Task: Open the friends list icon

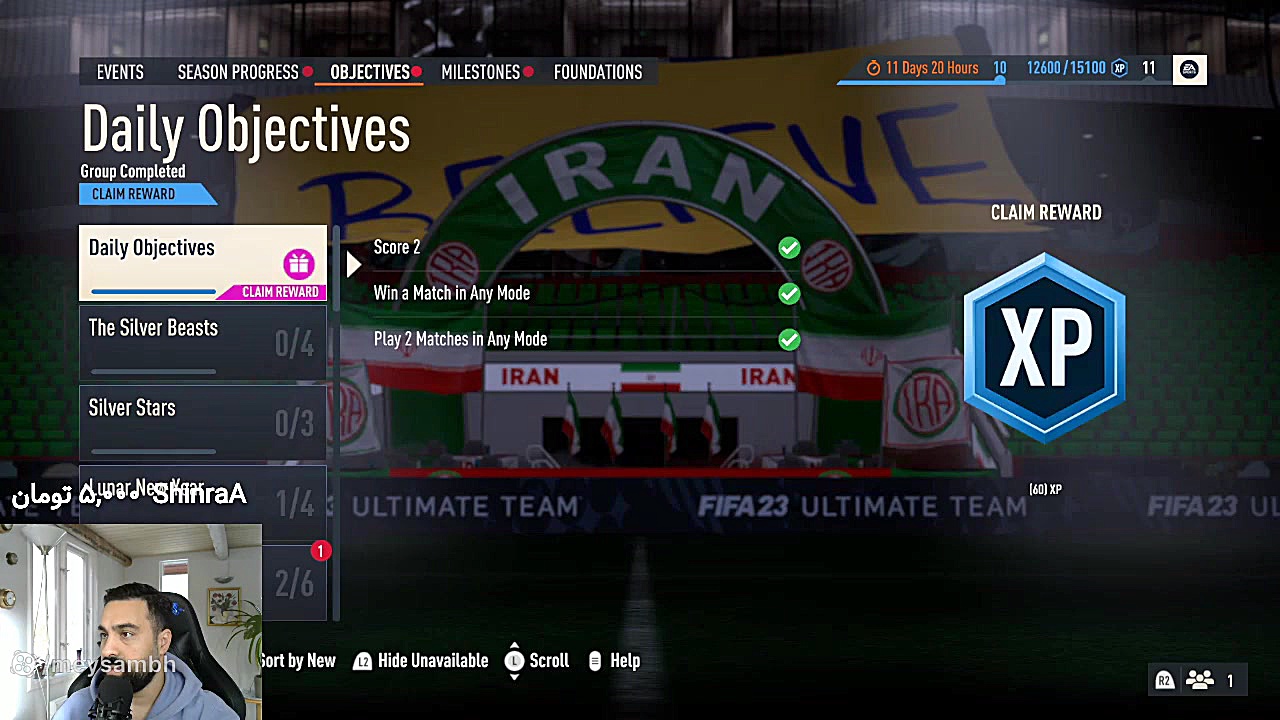Action: pyautogui.click(x=1199, y=681)
